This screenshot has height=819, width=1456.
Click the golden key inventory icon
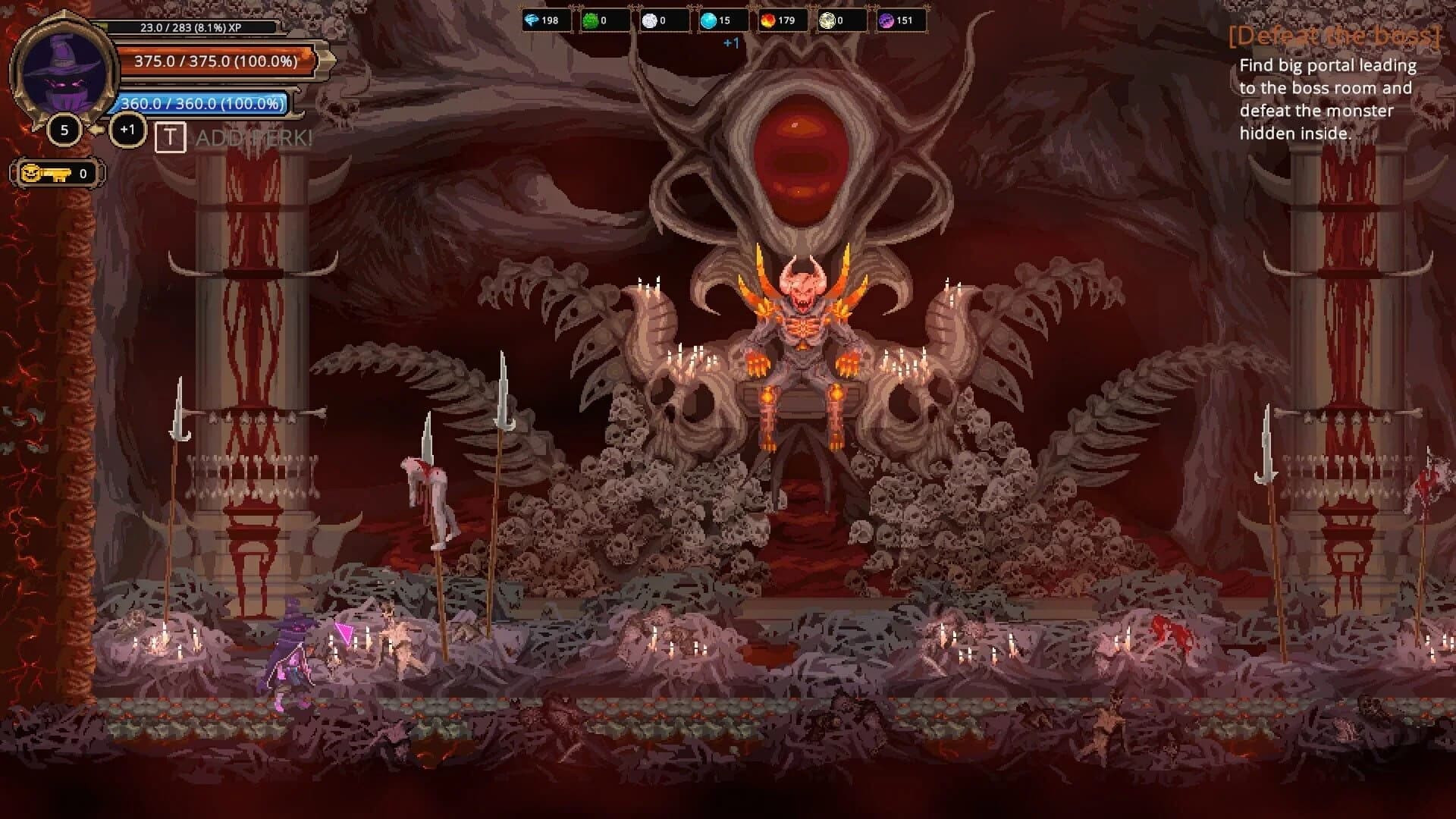pos(45,173)
